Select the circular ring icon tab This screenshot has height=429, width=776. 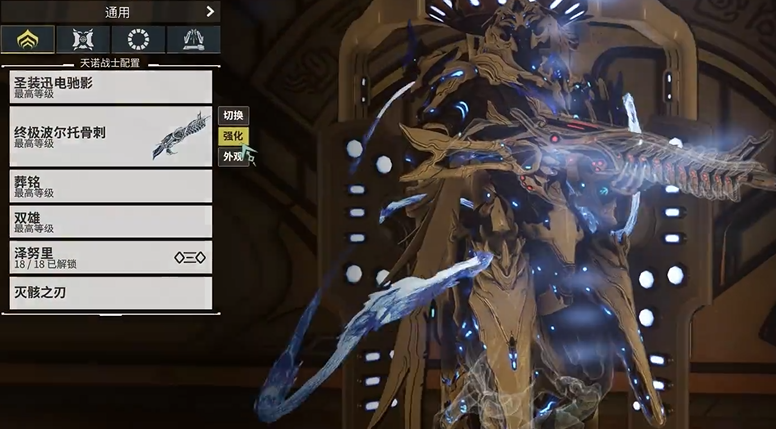[x=138, y=39]
